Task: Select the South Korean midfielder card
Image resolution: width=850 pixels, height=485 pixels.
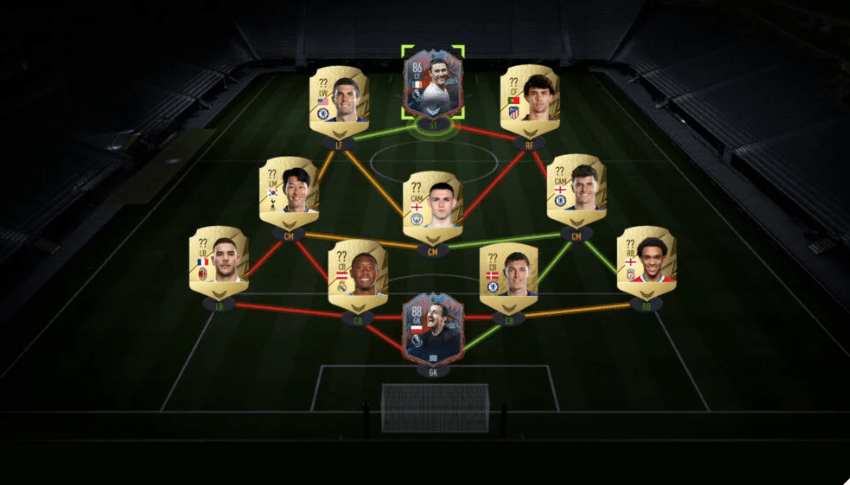Action: [x=289, y=192]
